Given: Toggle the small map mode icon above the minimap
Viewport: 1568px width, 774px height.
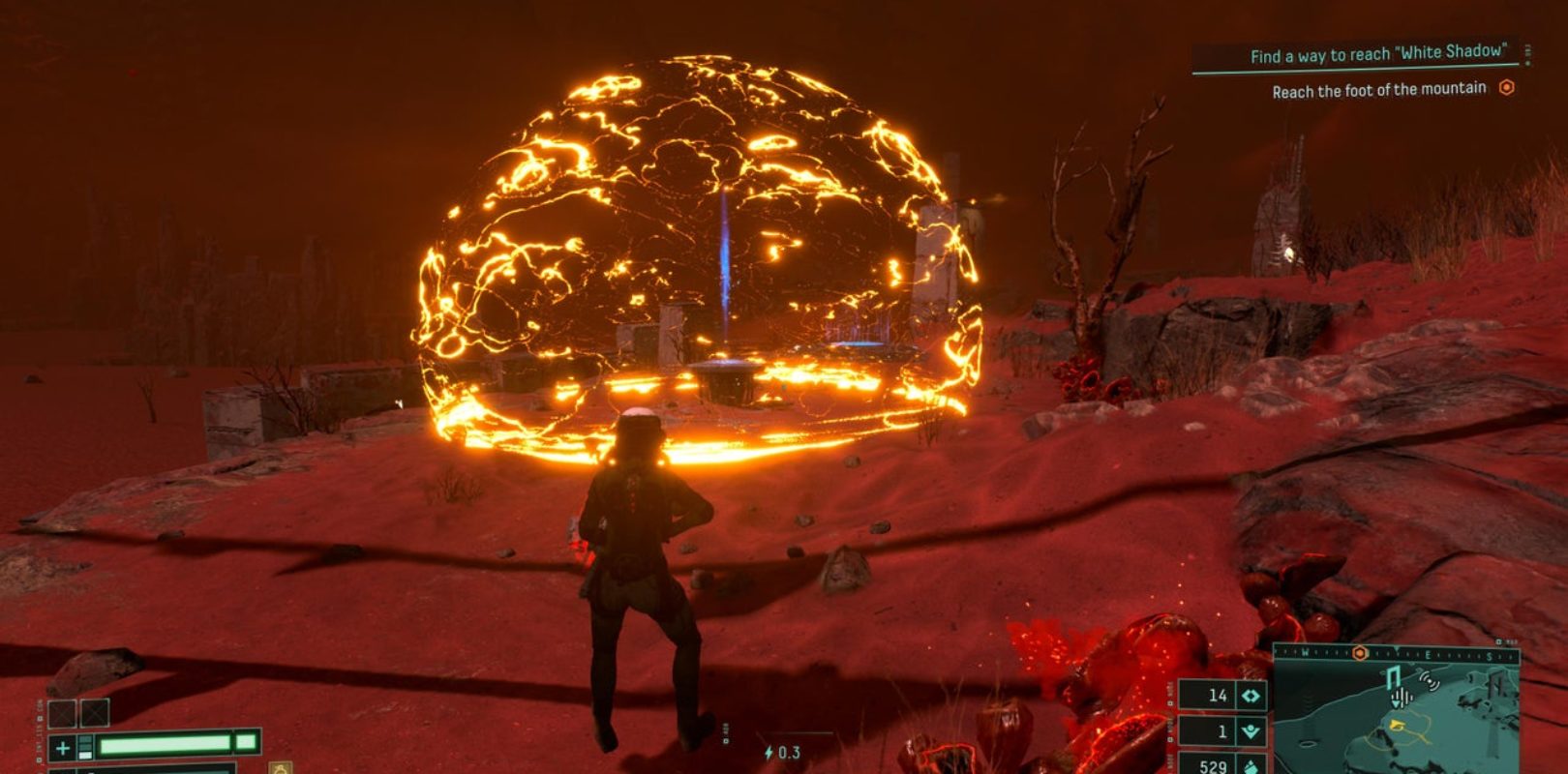Looking at the screenshot, I should pos(1497,641).
